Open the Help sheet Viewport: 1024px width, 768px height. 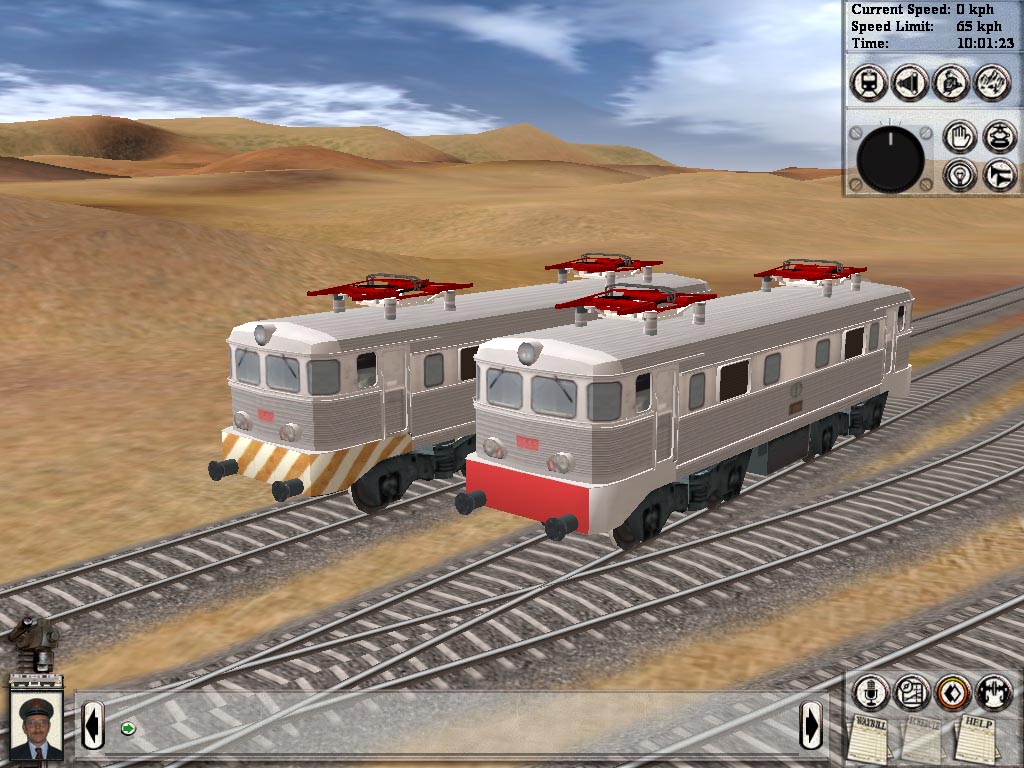point(974,738)
